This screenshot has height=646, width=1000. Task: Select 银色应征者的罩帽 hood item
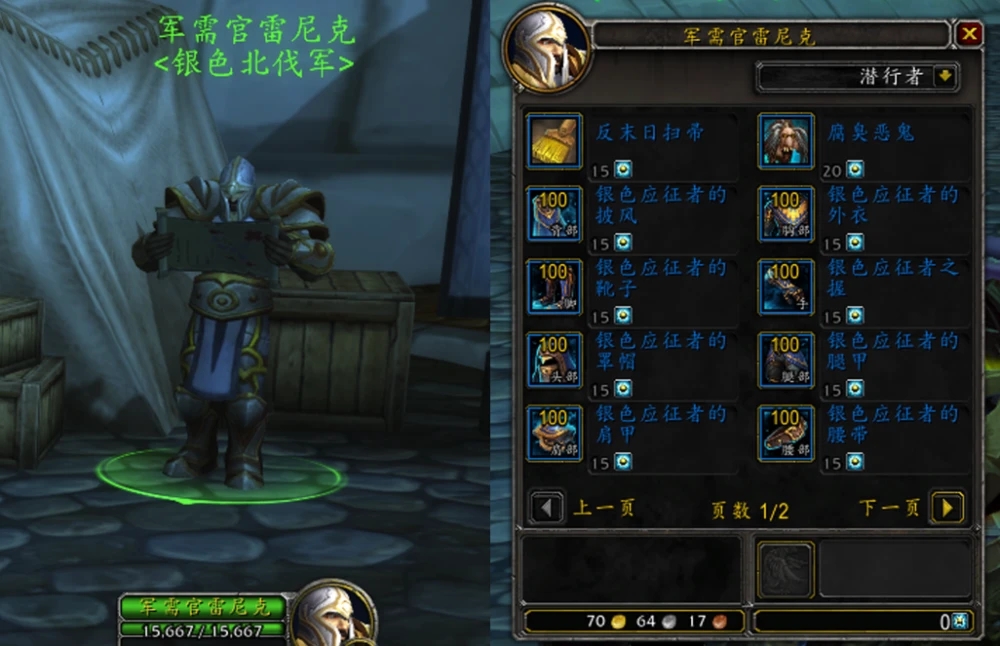click(555, 360)
